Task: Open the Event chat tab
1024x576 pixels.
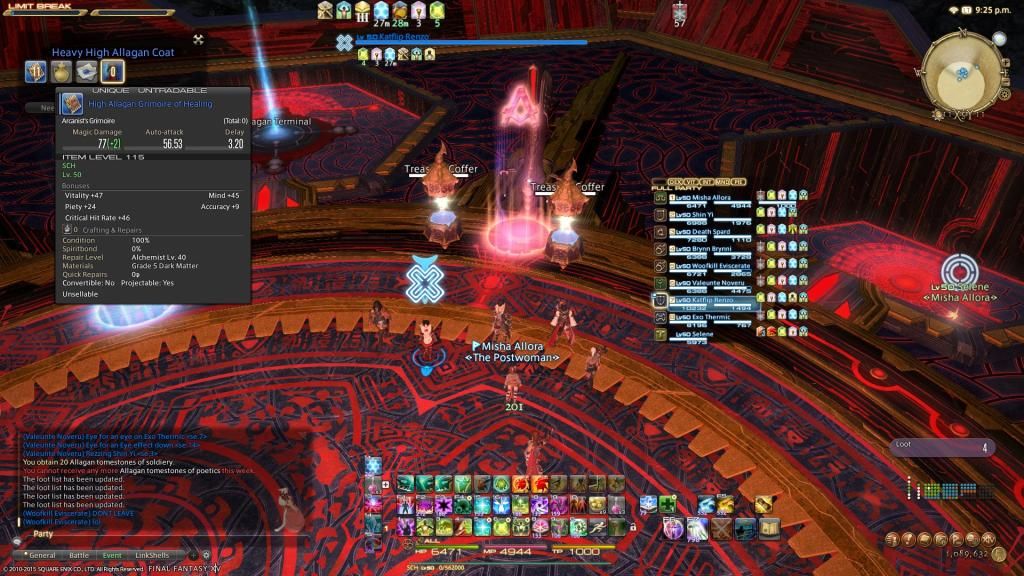Action: [112, 555]
